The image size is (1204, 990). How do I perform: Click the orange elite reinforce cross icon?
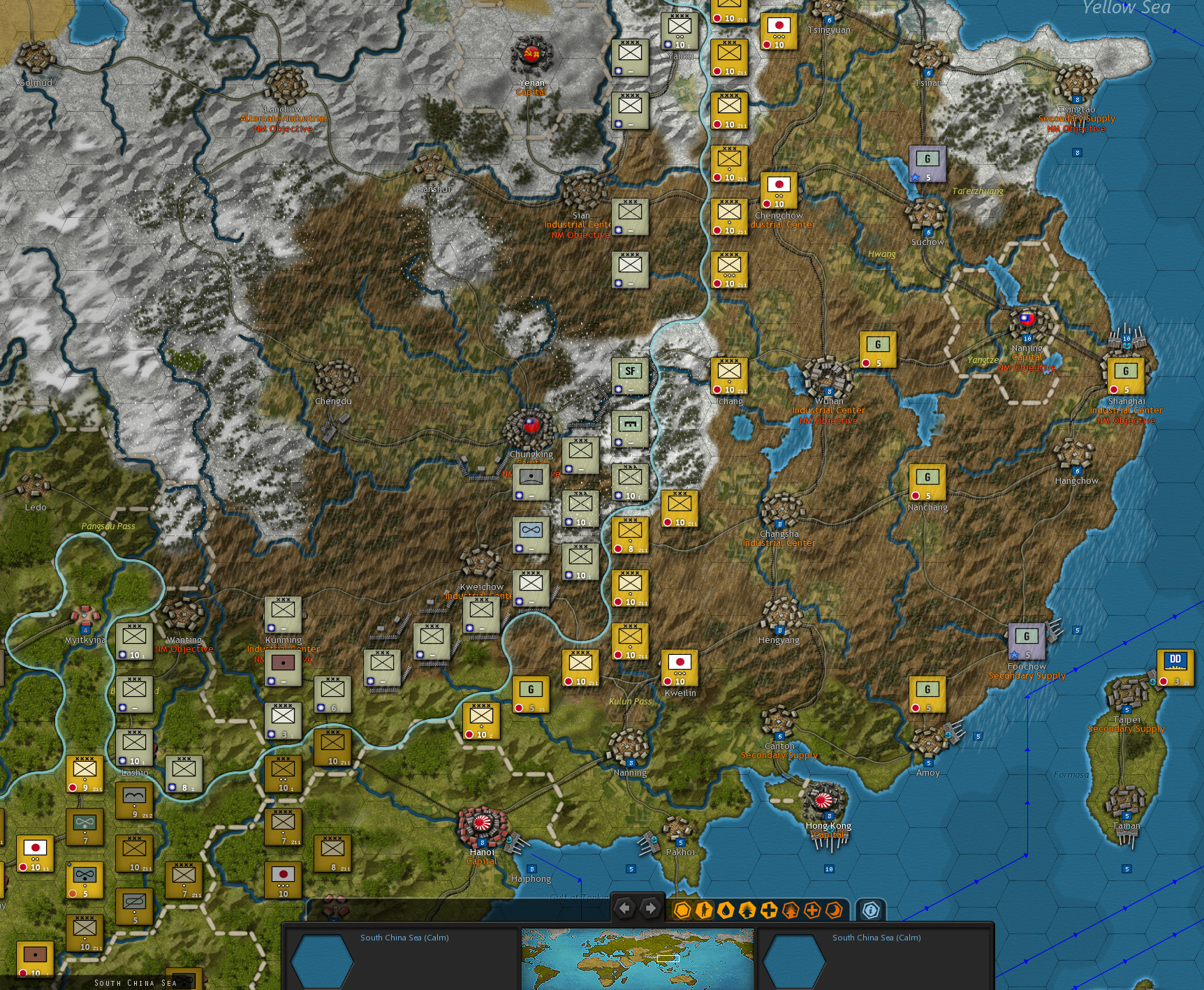coord(812,909)
